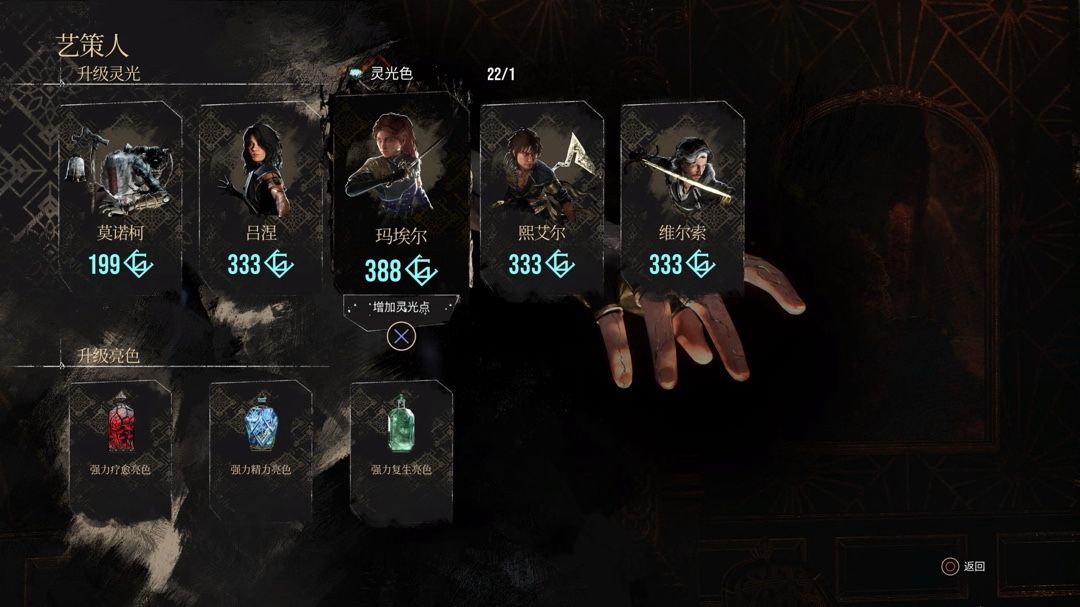Select the 莫诺柯 character card
This screenshot has width=1080, height=607.
(x=120, y=195)
